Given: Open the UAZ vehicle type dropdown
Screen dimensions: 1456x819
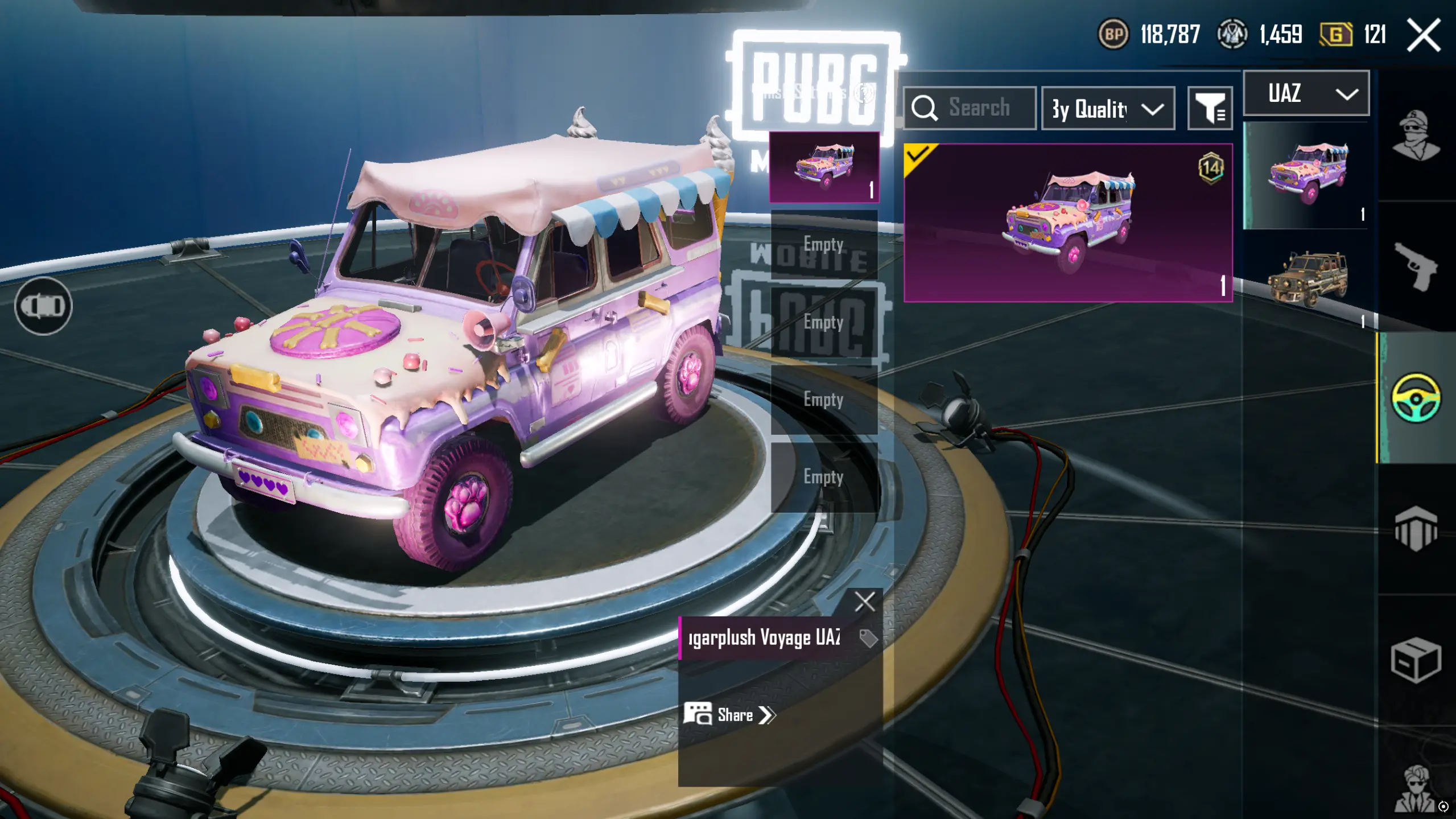Looking at the screenshot, I should coord(1306,93).
